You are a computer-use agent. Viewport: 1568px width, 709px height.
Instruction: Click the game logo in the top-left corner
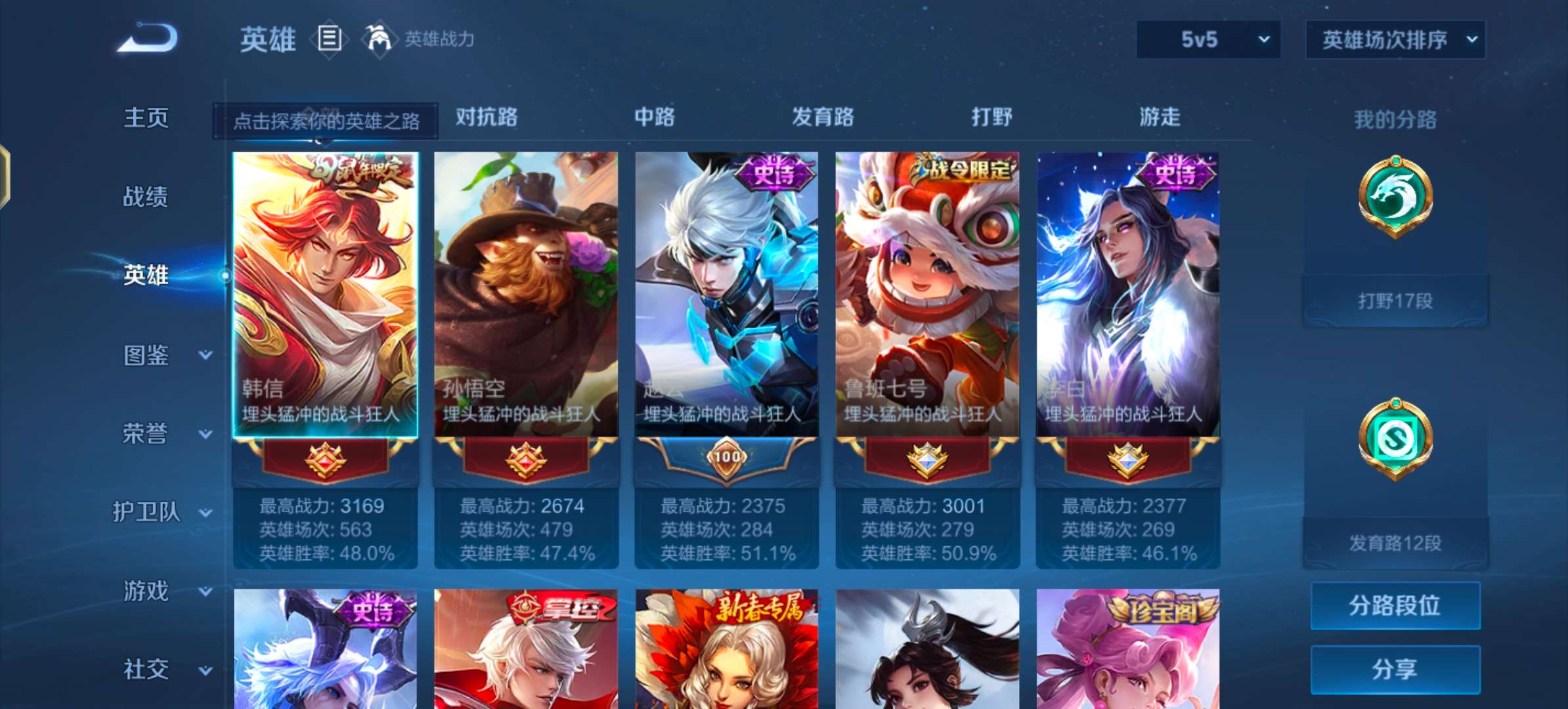(x=146, y=37)
